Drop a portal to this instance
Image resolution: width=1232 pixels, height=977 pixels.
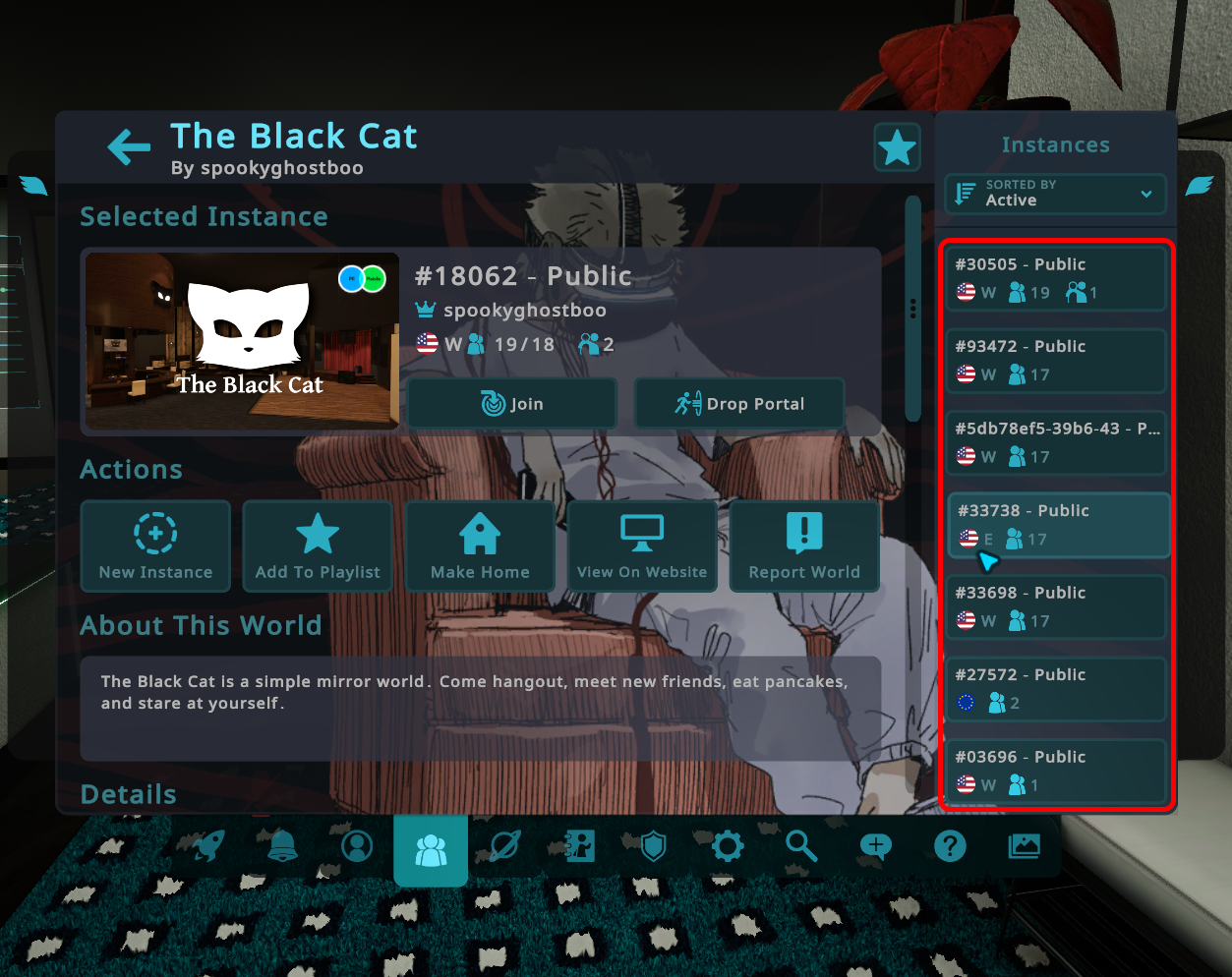coord(739,403)
